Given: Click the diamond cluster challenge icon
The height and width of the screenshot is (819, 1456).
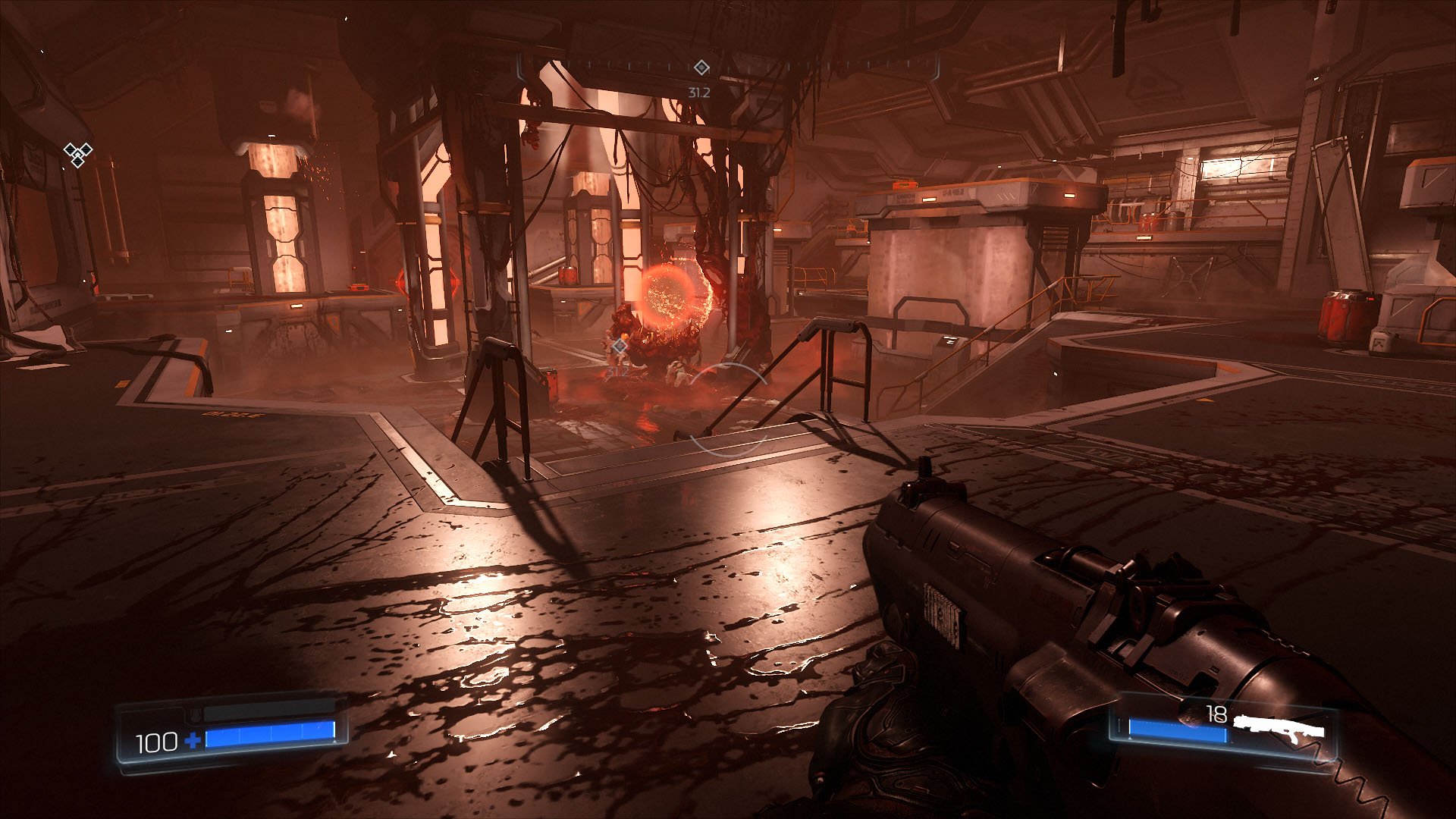Looking at the screenshot, I should coord(77,155).
